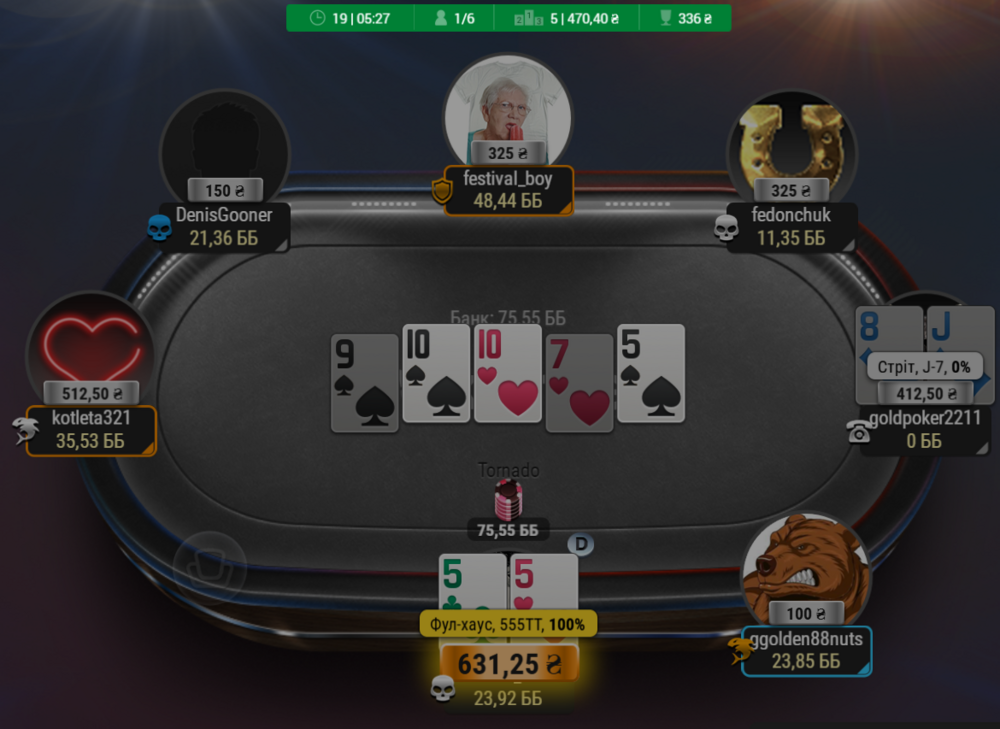Click the coffee cup sit-out button
This screenshot has height=729, width=1000.
click(209, 567)
